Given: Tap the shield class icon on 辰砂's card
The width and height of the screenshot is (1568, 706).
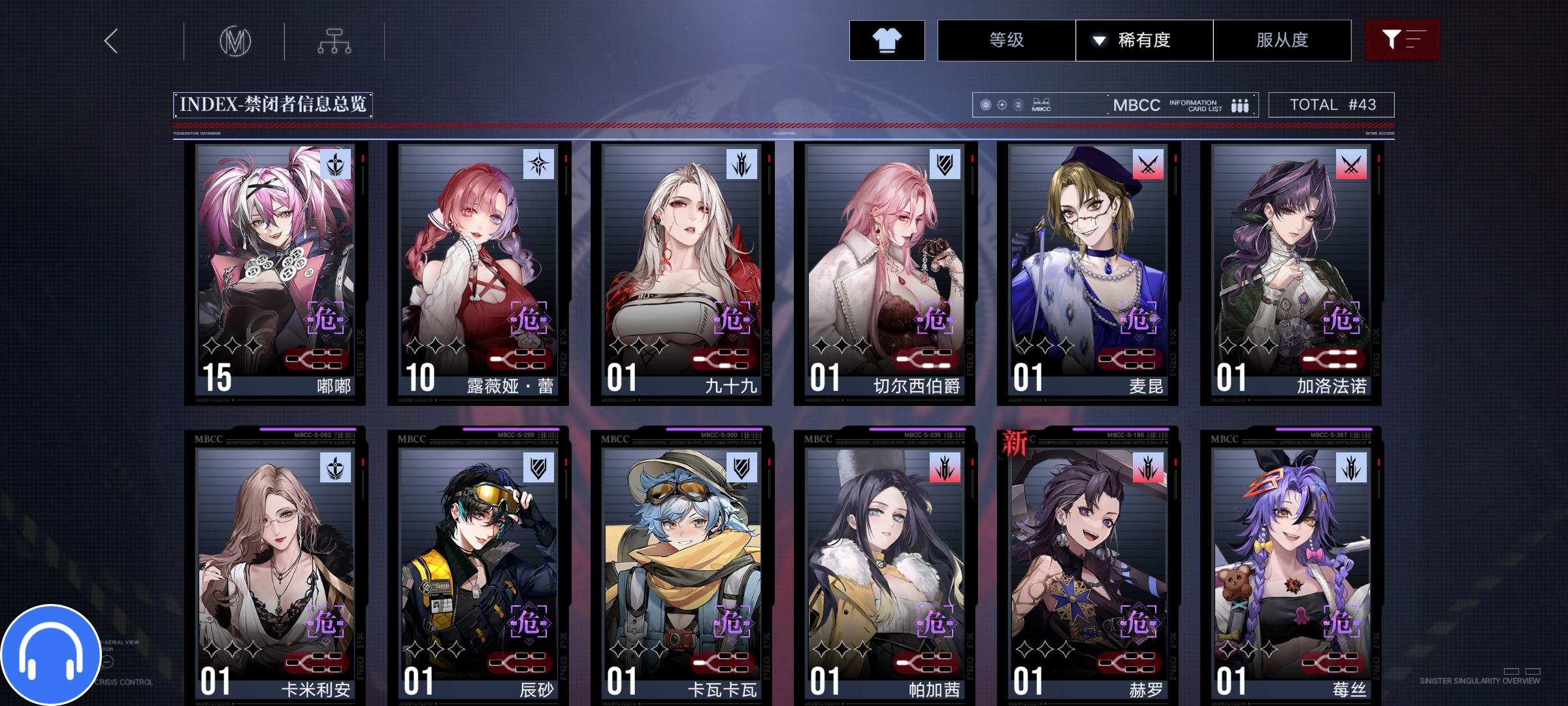Looking at the screenshot, I should click(537, 467).
